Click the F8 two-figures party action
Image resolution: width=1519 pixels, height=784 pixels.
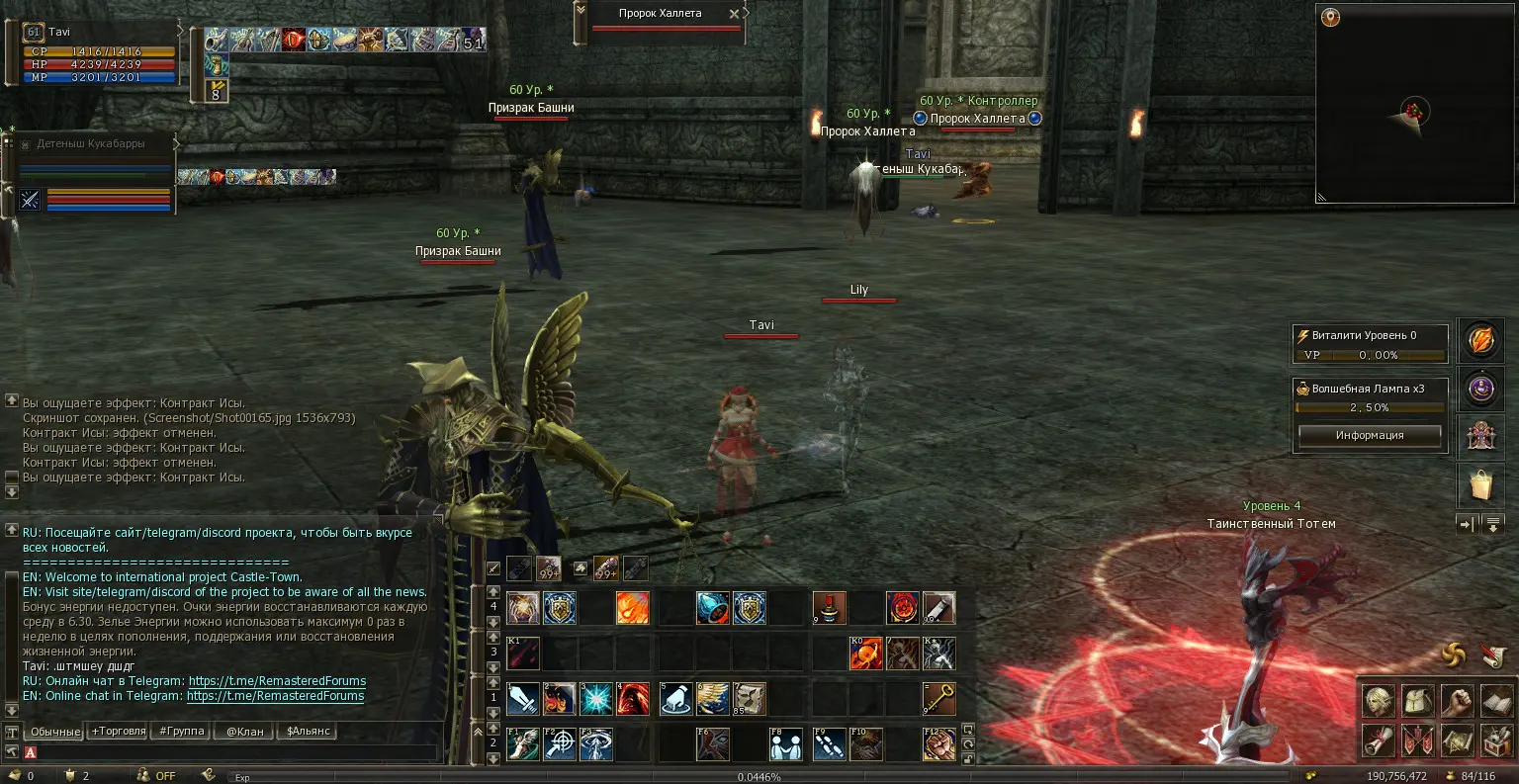click(786, 744)
